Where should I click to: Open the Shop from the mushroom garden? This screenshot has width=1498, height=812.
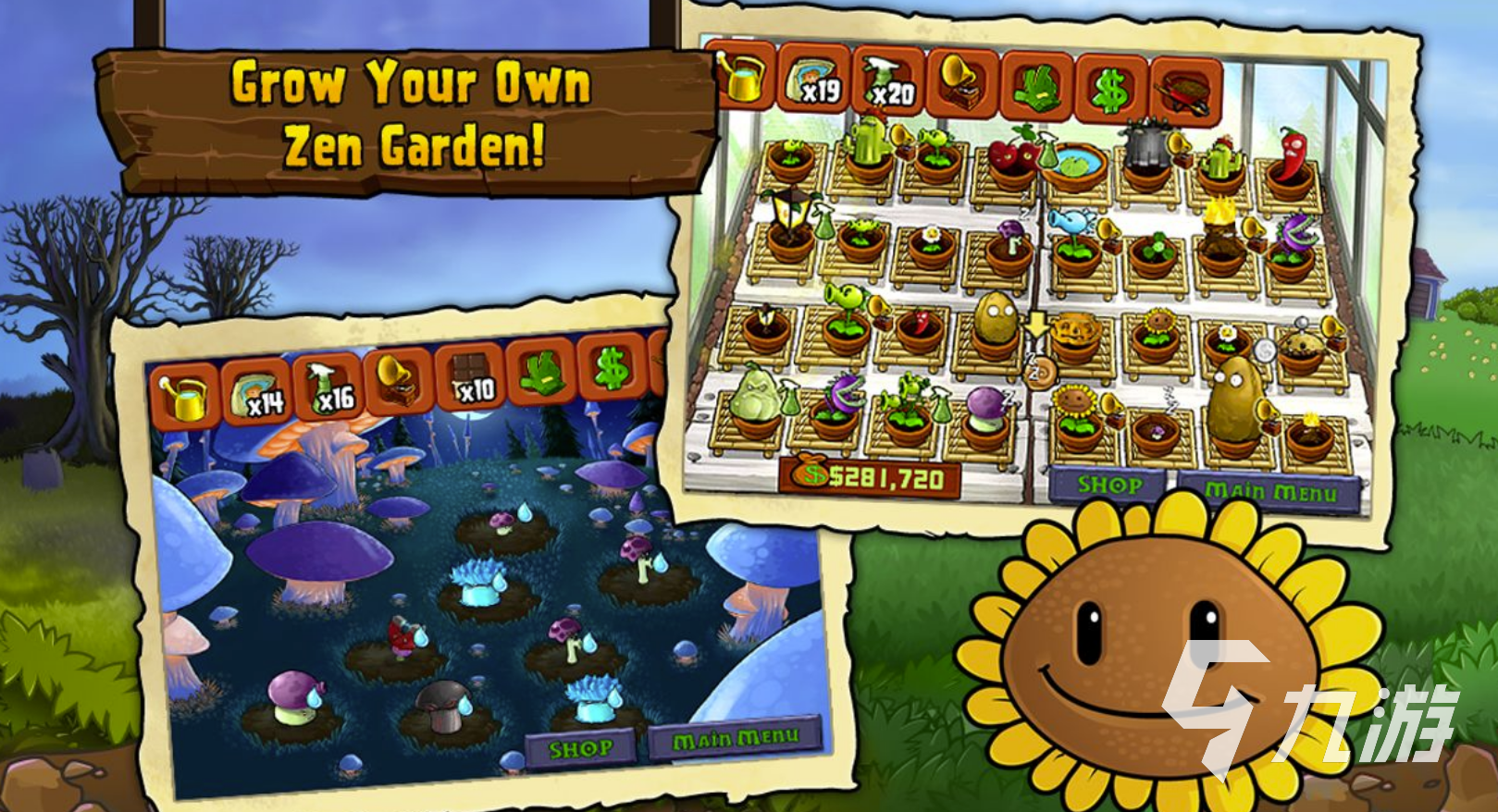point(580,748)
